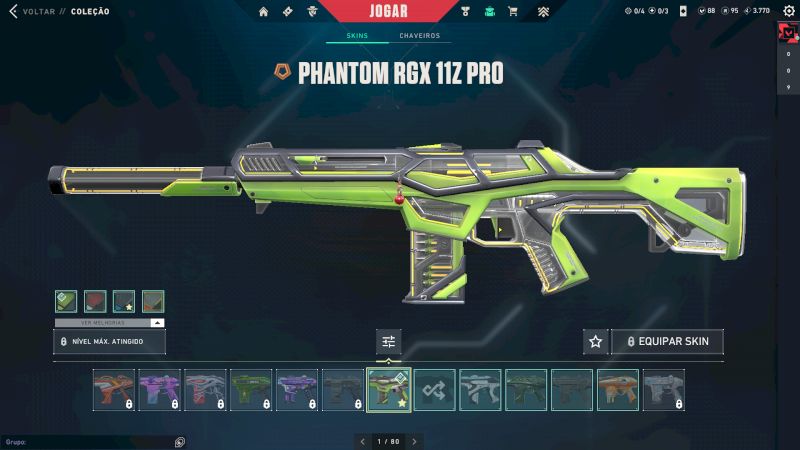Screen dimensions: 800x450
Task: Choose the orange and white Phantom skin thumbnail
Action: click(618, 390)
